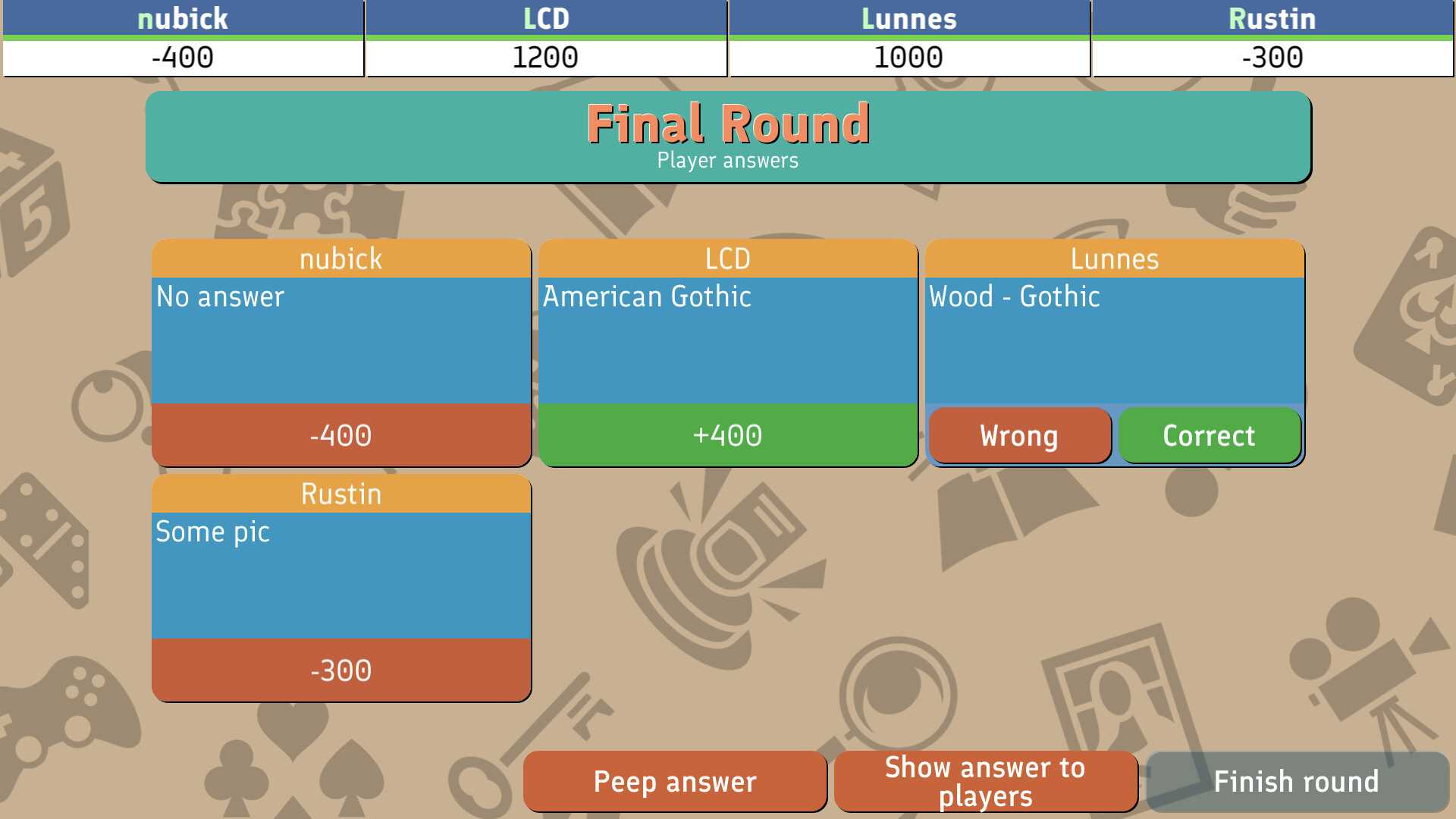Click LCD's score of 1200 in header
Screen dimensions: 1456x819
coord(545,55)
